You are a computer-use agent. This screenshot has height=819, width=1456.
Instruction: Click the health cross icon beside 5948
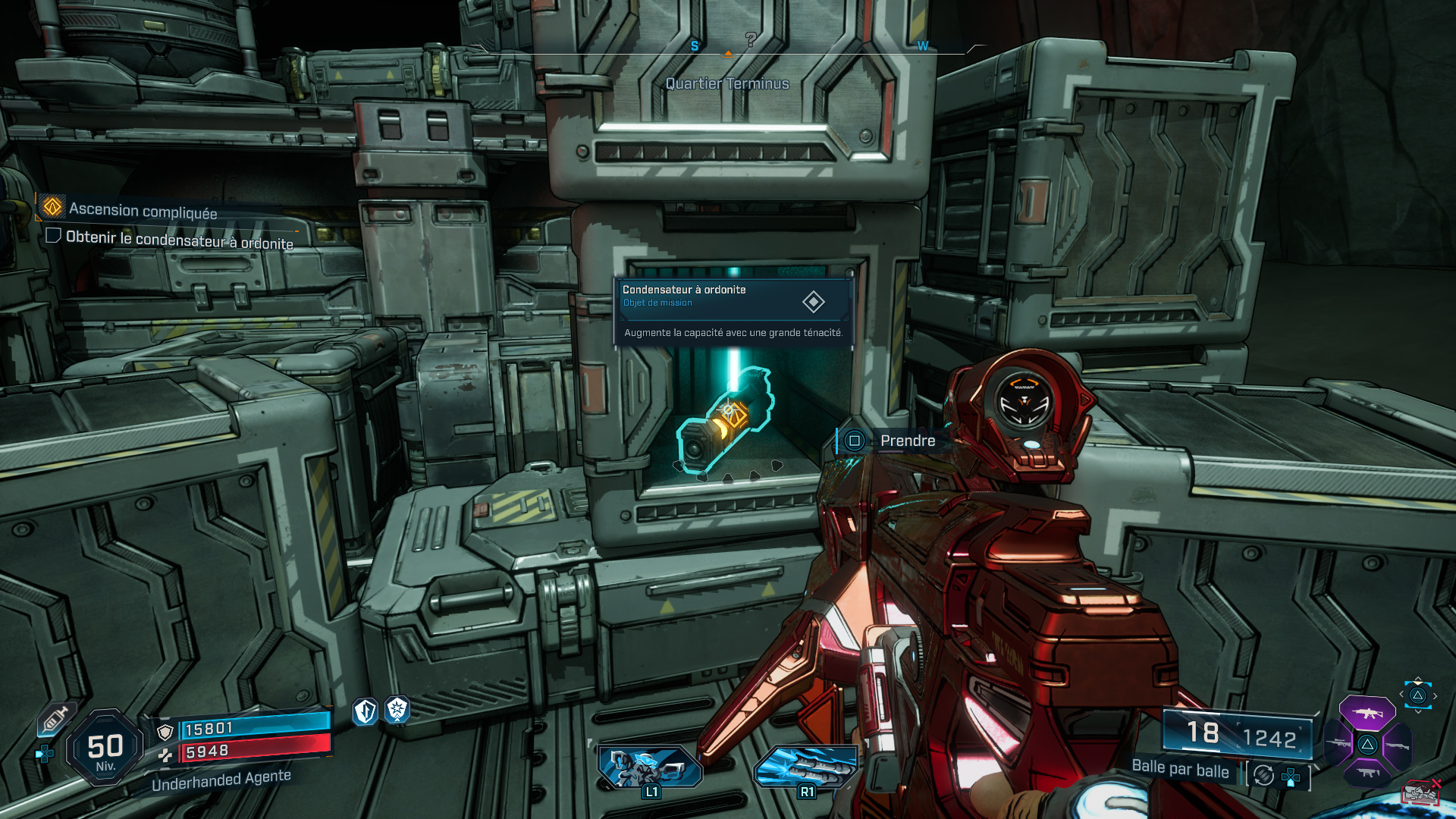pyautogui.click(x=167, y=755)
